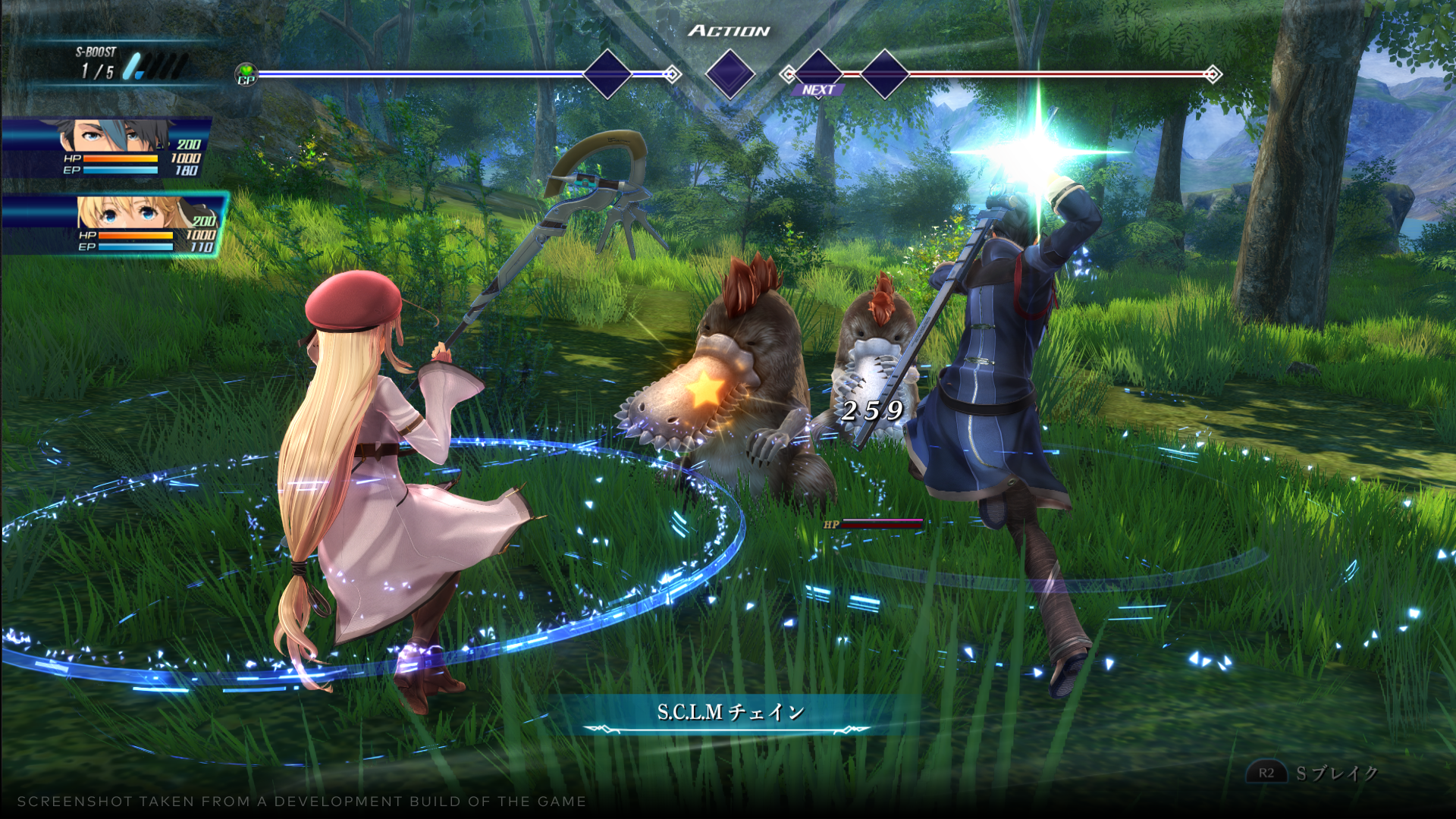This screenshot has height=819, width=1456.
Task: Click the leftmost turn-order diamond icon
Action: (607, 75)
